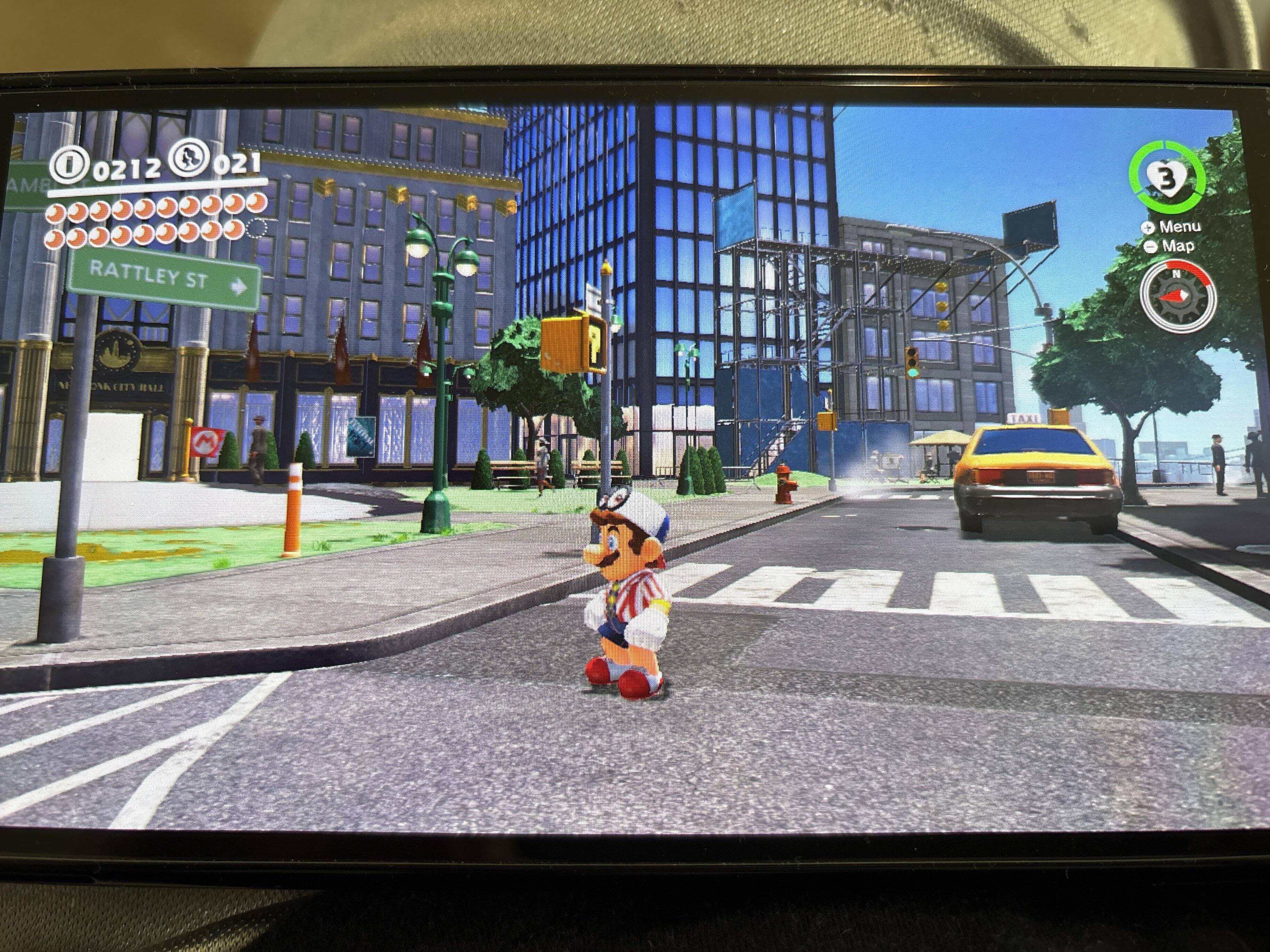
Task: Select the gold coin counter icon
Action: pyautogui.click(x=68, y=165)
